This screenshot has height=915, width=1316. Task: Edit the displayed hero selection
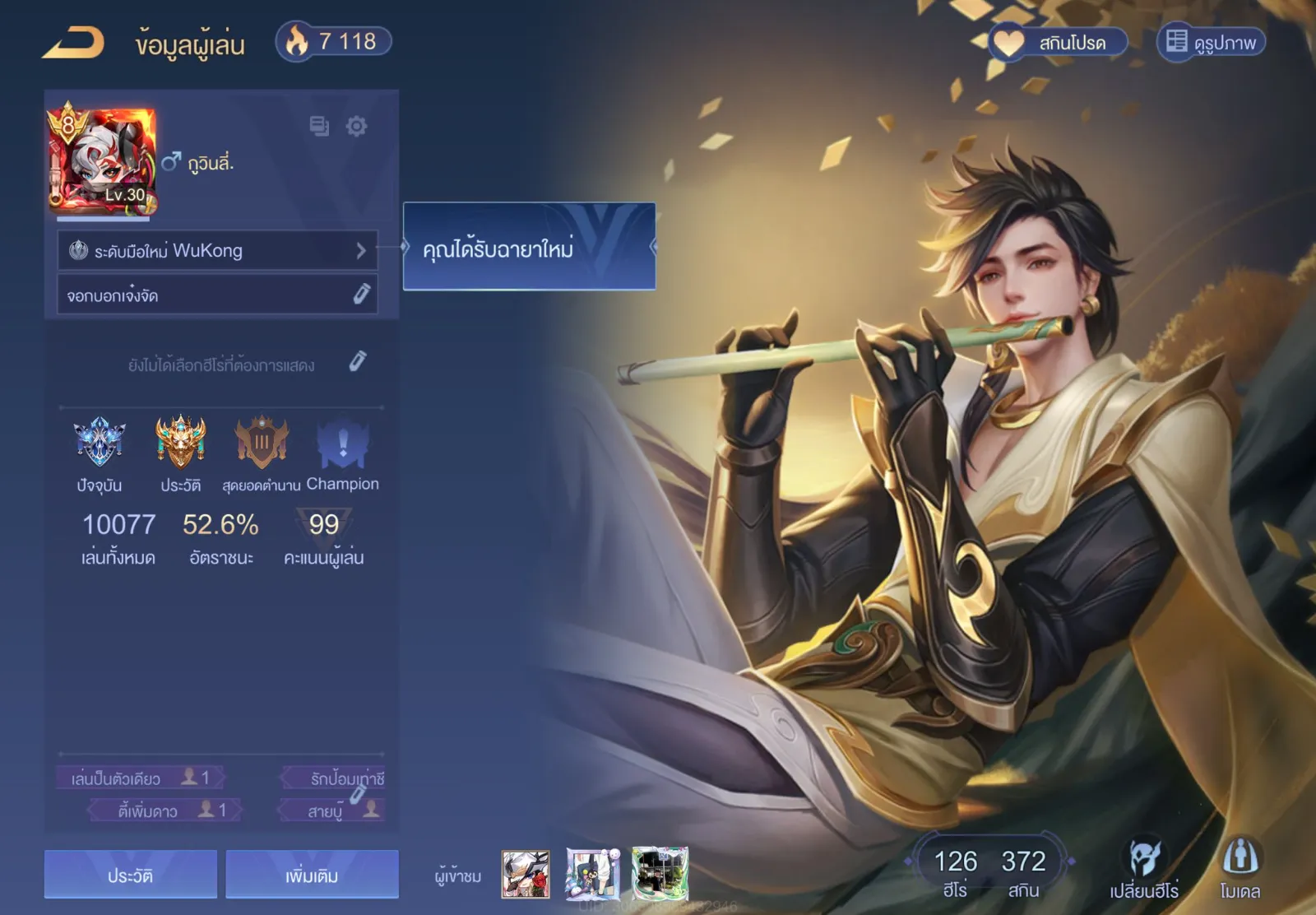(357, 361)
